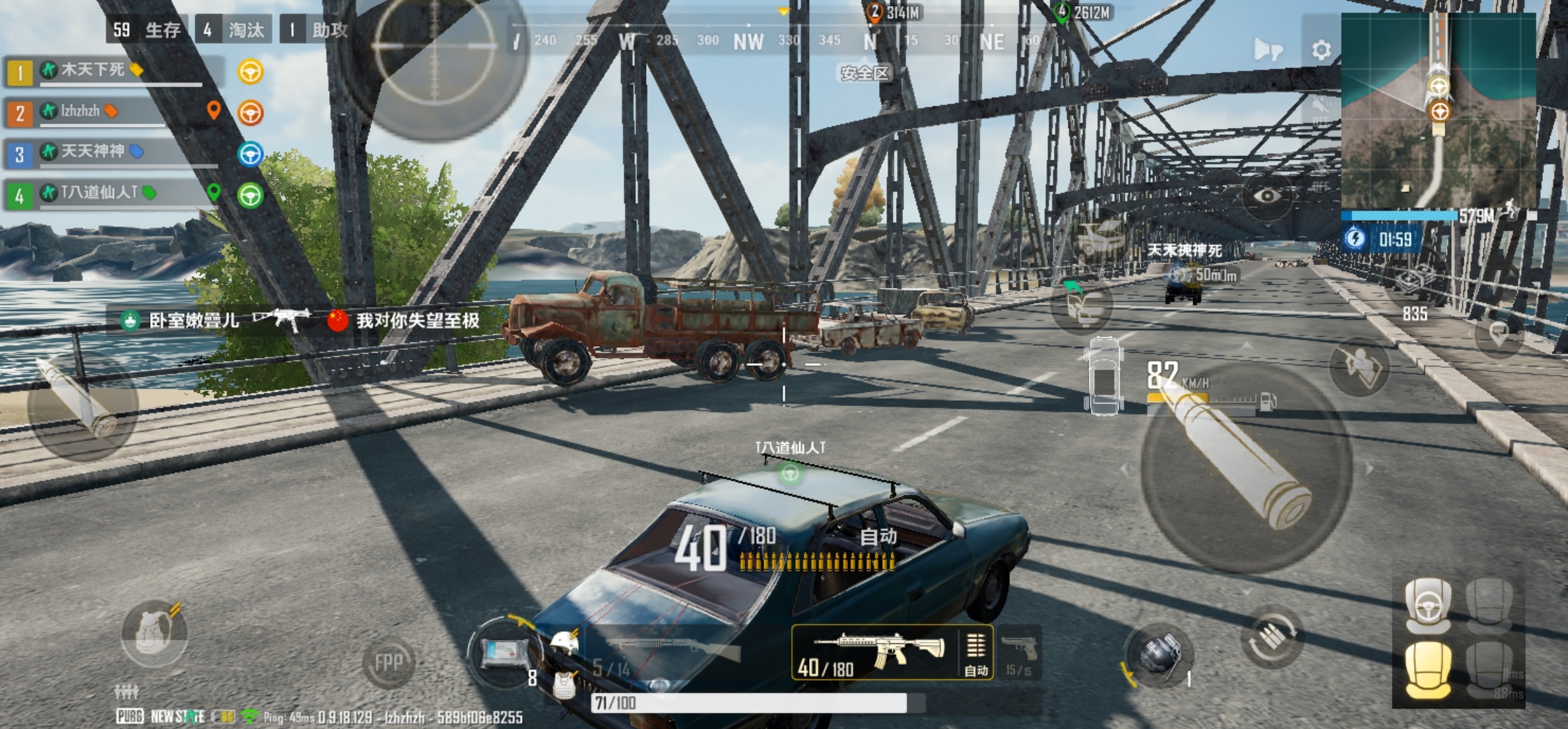Open the minimap
Image resolution: width=1568 pixels, height=729 pixels.
1439,109
